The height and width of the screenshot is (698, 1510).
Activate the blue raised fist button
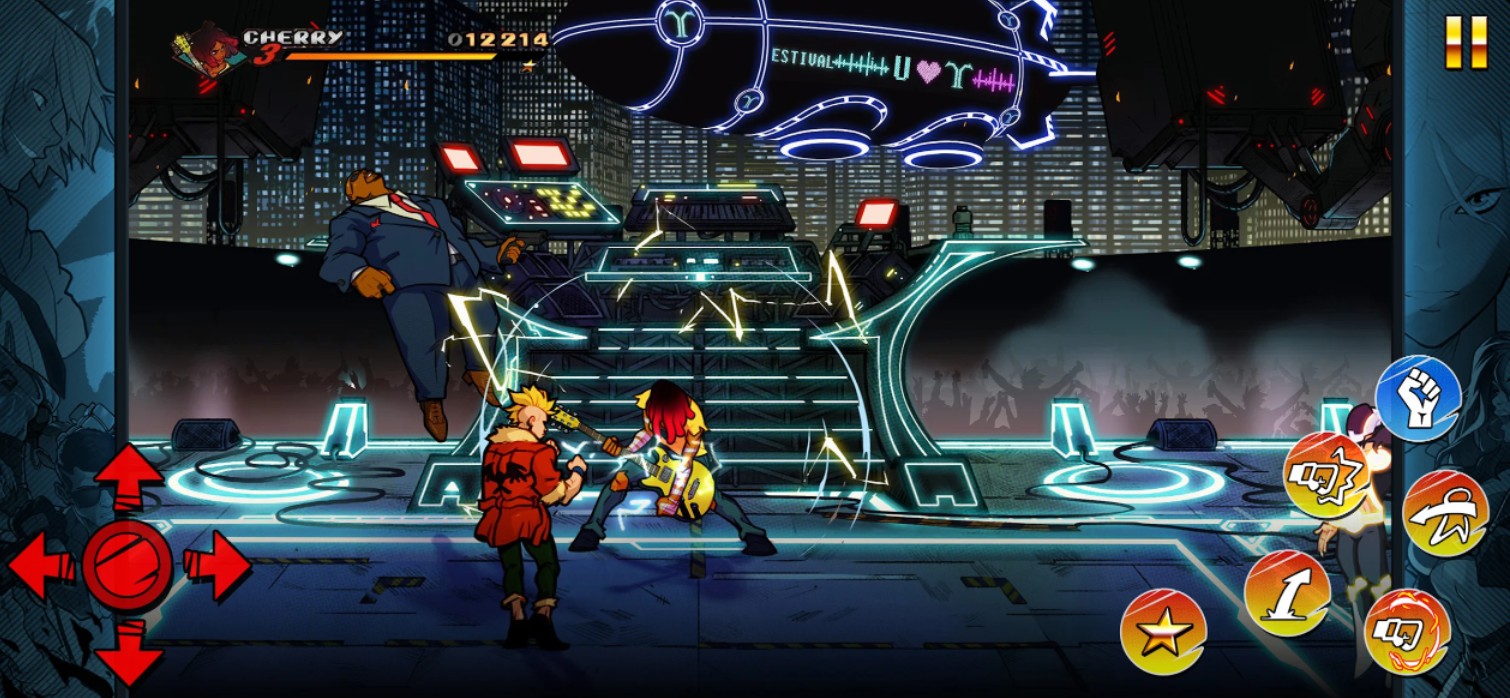coord(1418,398)
